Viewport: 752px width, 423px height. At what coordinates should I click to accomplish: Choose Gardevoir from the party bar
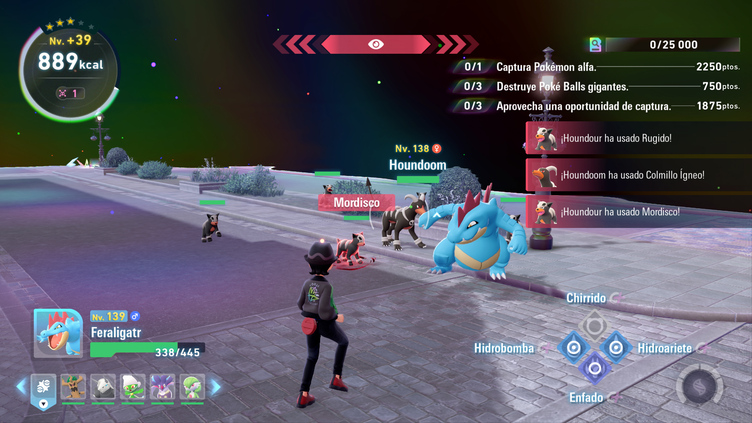(191, 387)
